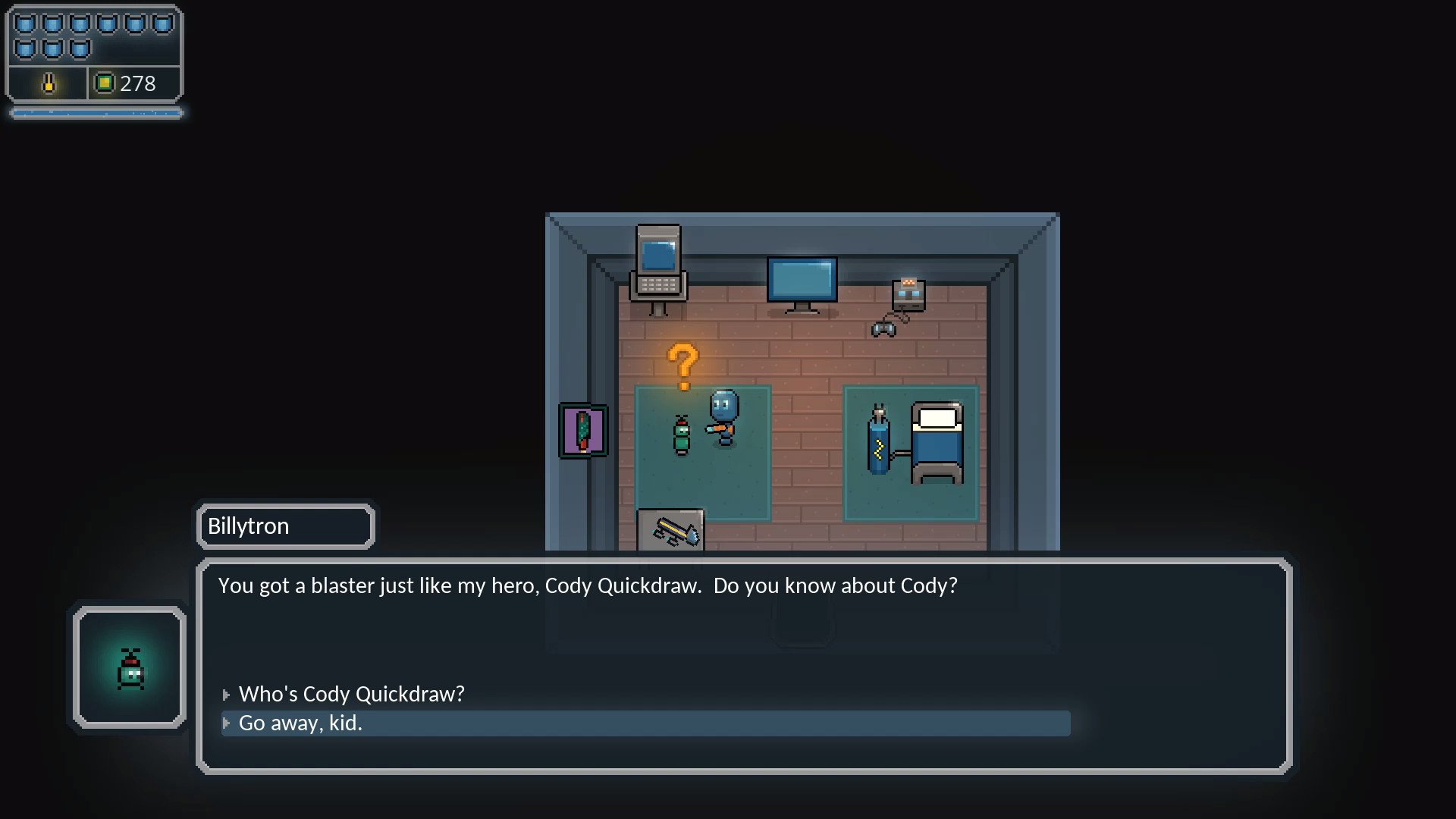1456x819 pixels.
Task: Click the purple poster on the left wall
Action: click(582, 430)
